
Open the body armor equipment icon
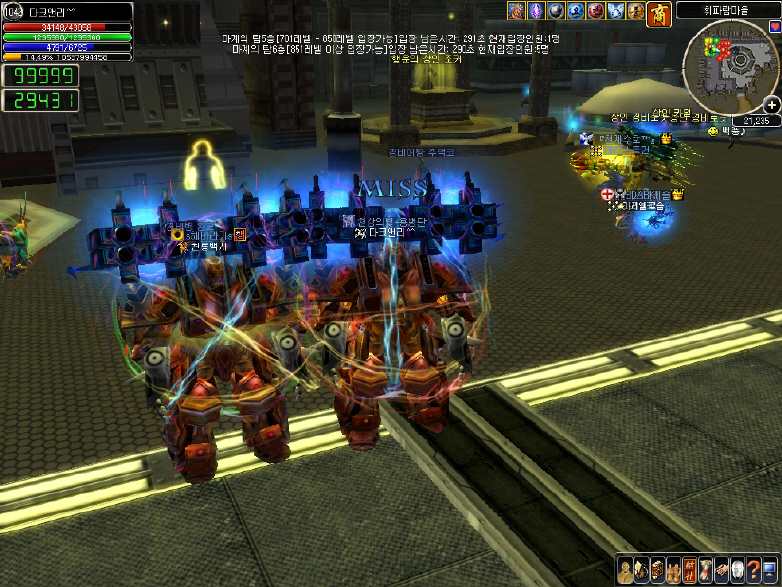(673, 569)
